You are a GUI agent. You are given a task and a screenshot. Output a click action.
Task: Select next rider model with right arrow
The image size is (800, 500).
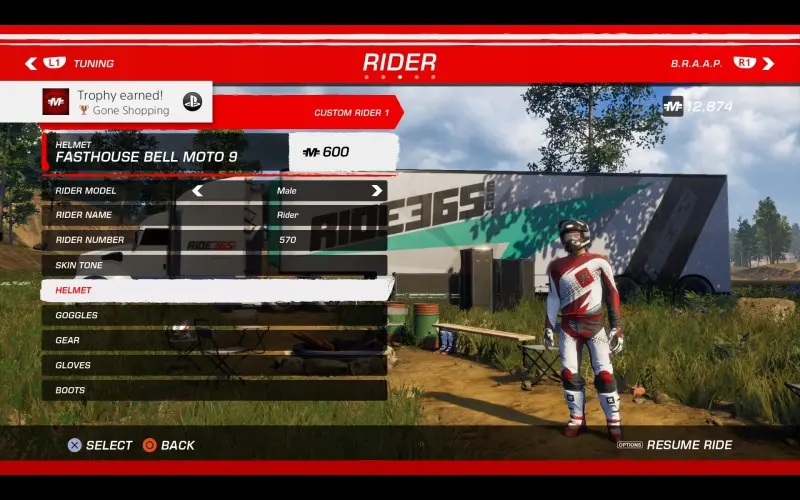coord(376,190)
